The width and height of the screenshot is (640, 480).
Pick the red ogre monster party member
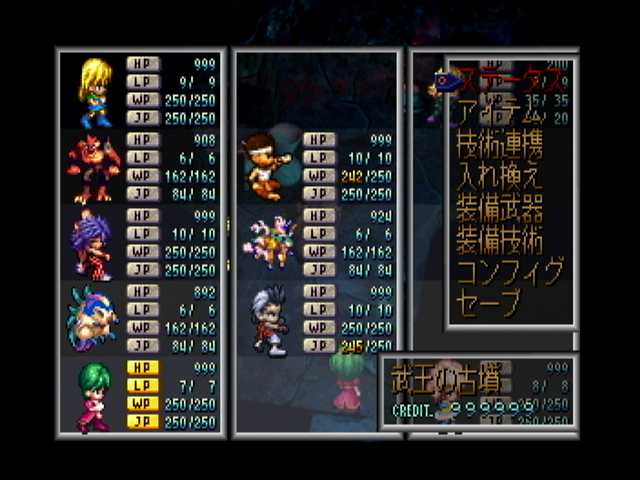pos(93,168)
